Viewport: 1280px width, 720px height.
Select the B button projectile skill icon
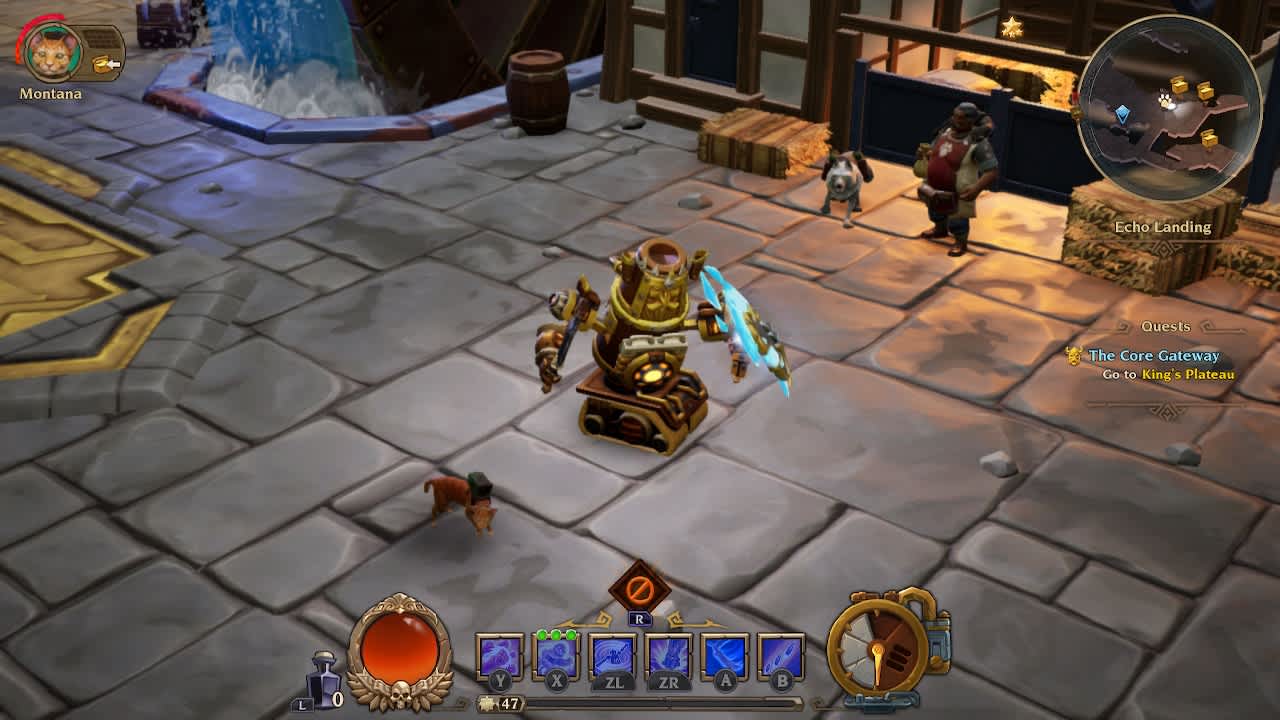point(783,657)
